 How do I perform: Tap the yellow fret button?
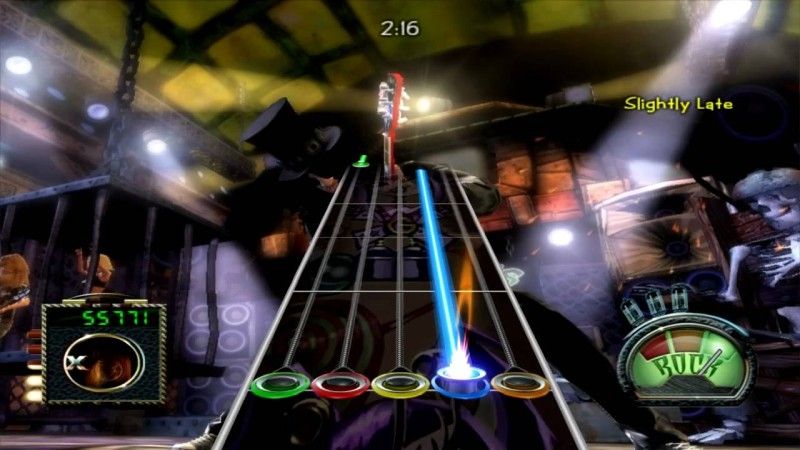tap(400, 383)
